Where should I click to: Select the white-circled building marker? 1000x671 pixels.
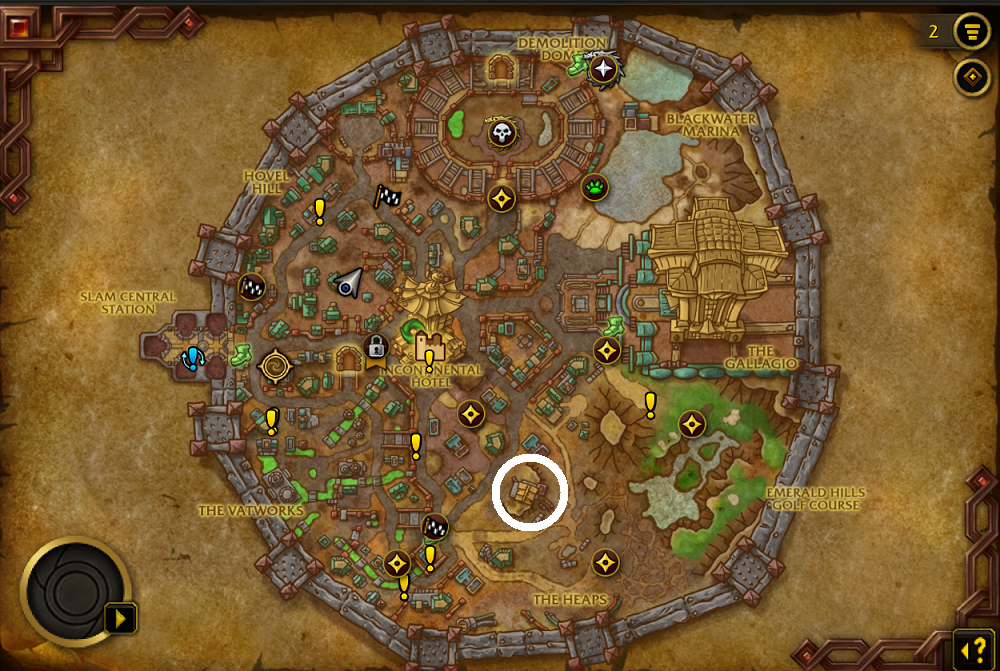click(529, 492)
